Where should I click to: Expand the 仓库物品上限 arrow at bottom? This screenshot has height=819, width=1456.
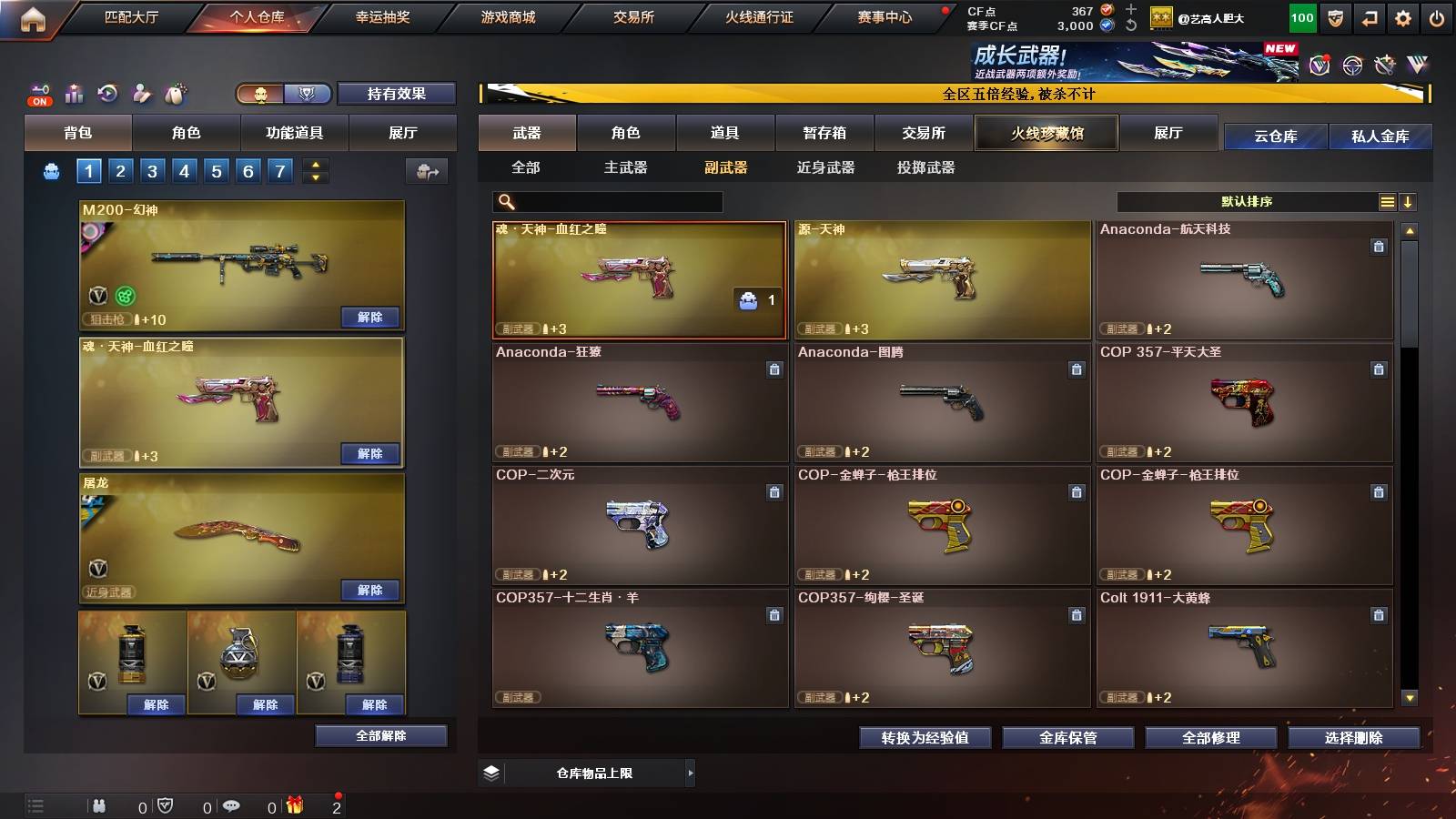point(692,773)
